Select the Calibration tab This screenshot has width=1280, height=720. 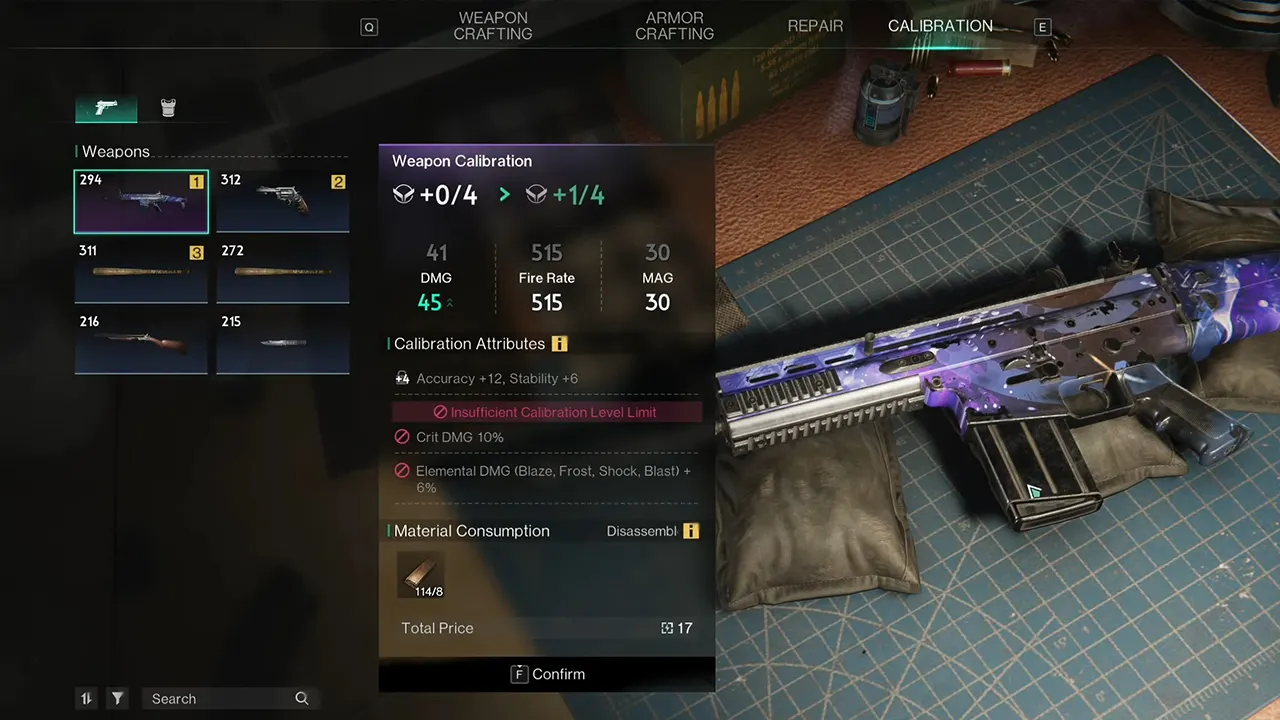[940, 26]
